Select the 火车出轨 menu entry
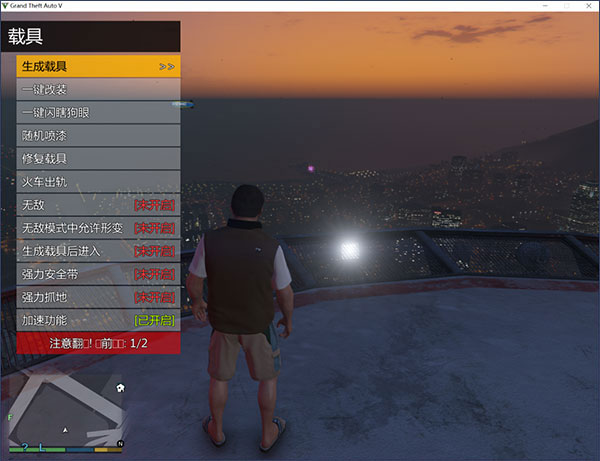 click(98, 182)
